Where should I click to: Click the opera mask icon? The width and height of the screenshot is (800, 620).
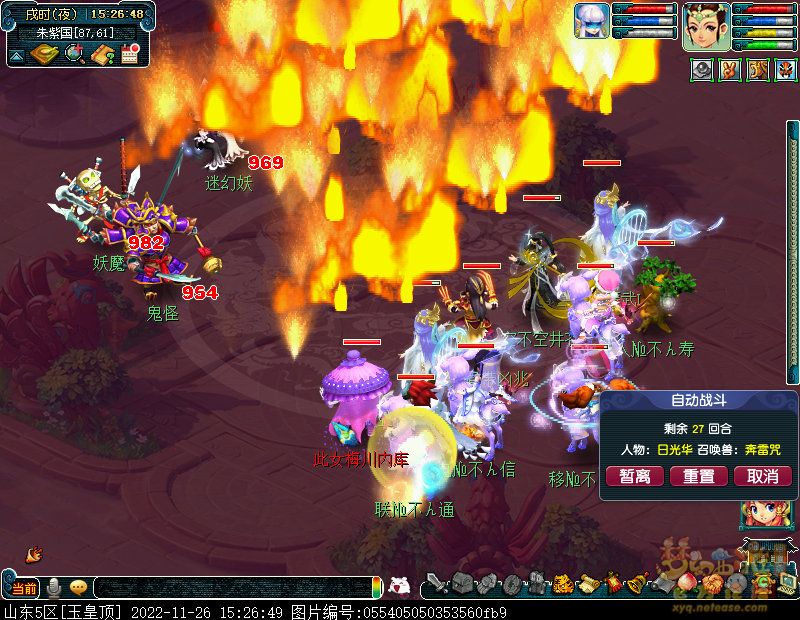pos(784,71)
